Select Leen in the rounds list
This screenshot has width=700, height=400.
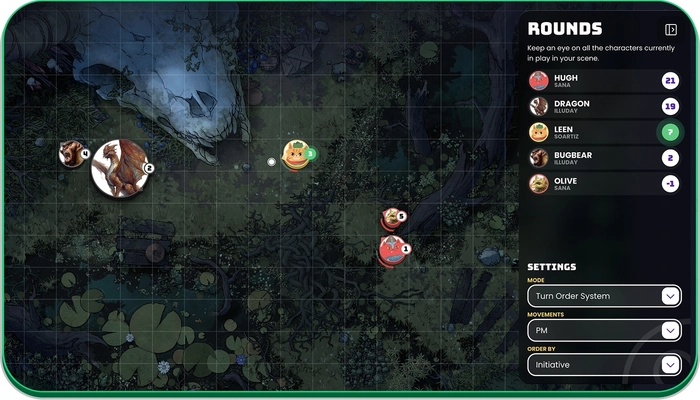(599, 132)
